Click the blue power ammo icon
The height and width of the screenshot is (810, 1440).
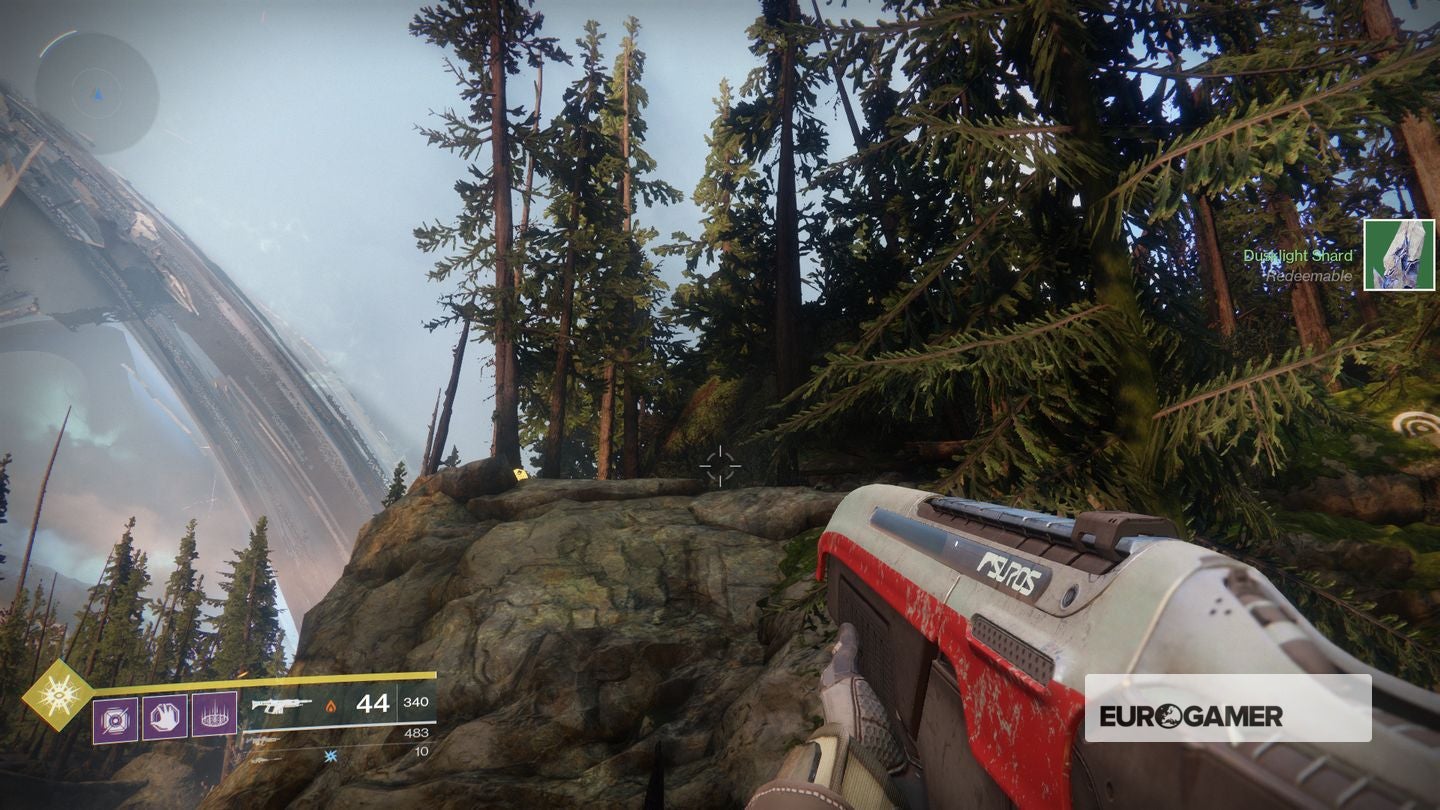point(330,756)
